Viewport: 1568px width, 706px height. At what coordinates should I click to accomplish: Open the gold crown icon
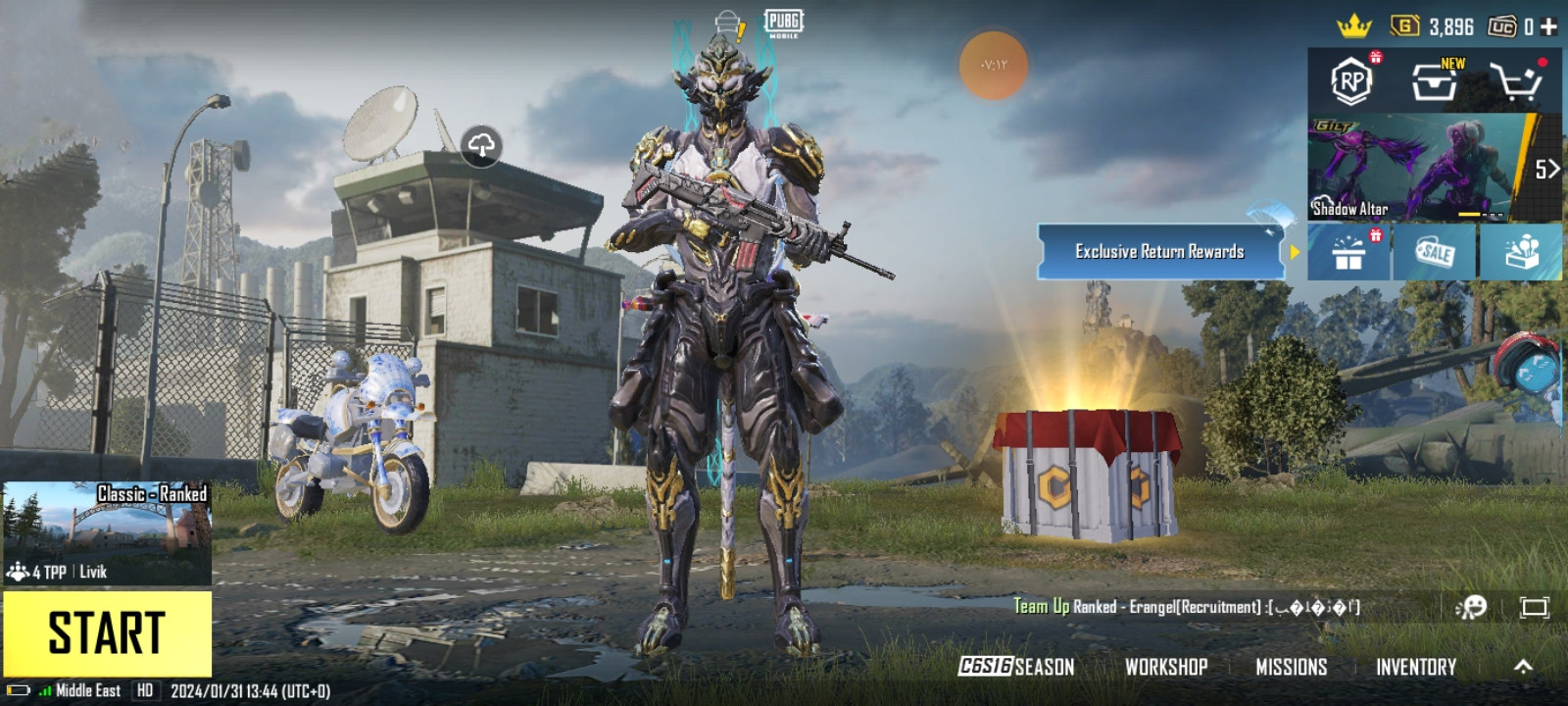click(x=1353, y=26)
